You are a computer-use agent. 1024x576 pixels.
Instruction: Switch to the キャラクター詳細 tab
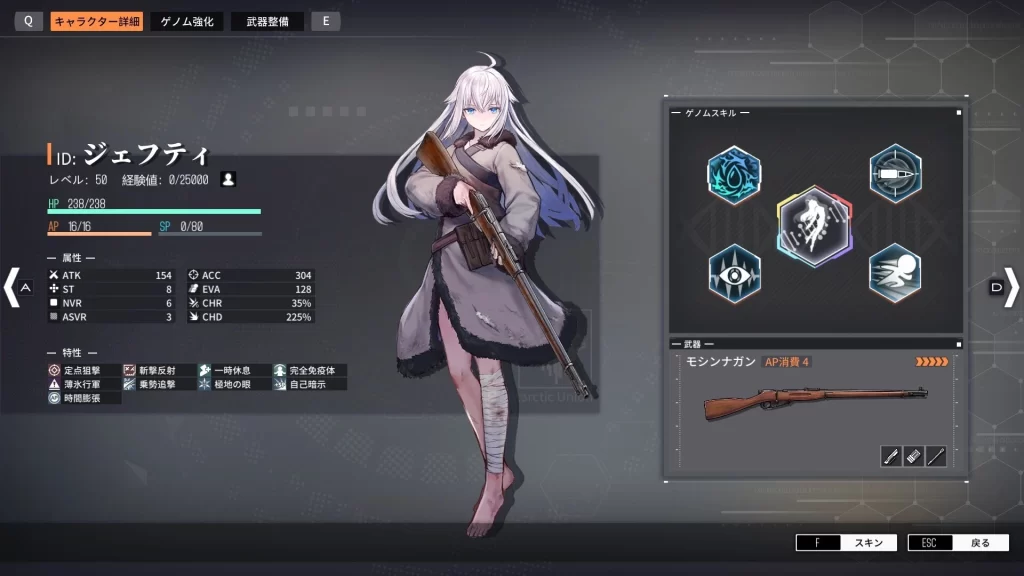point(97,21)
